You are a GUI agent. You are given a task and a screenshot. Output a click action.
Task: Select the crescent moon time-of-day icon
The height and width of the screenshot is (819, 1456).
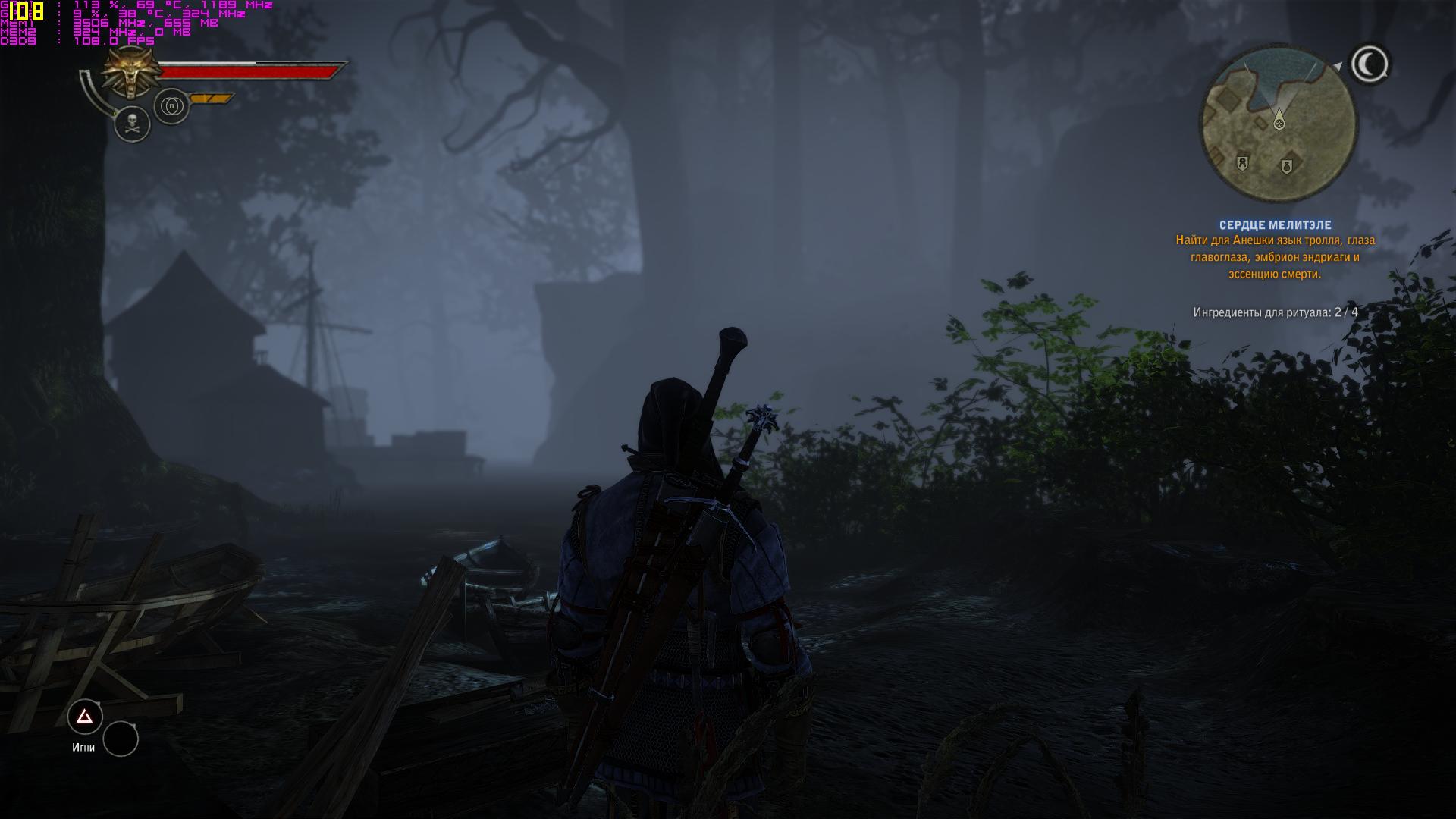pos(1370,64)
